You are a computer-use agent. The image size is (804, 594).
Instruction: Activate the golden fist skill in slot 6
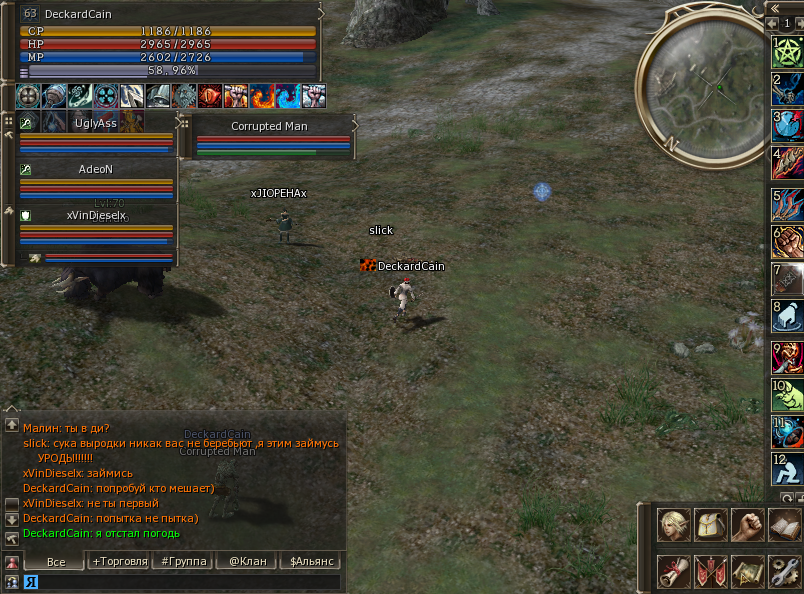(x=788, y=242)
